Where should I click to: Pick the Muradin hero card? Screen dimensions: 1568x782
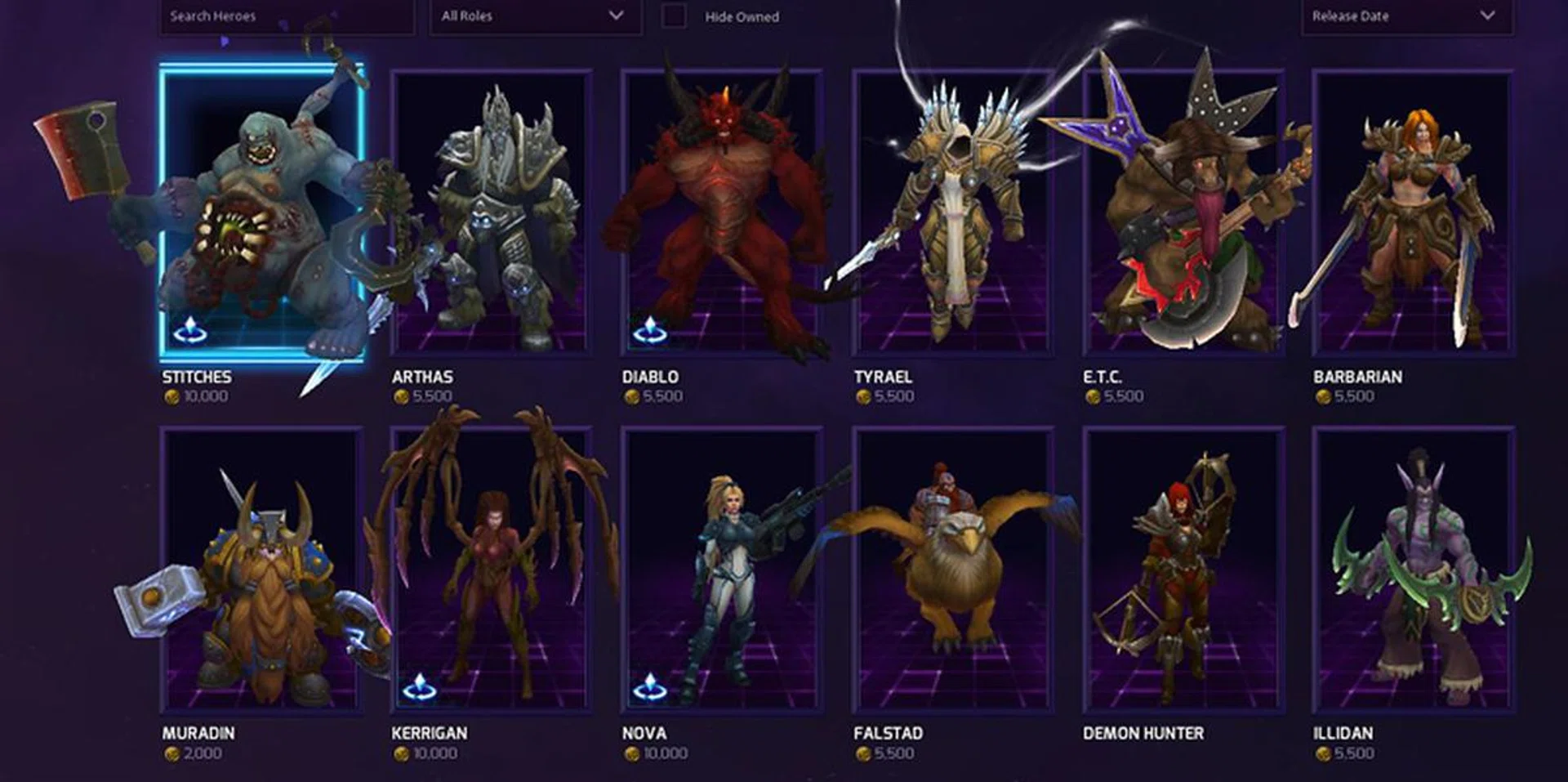[261, 570]
